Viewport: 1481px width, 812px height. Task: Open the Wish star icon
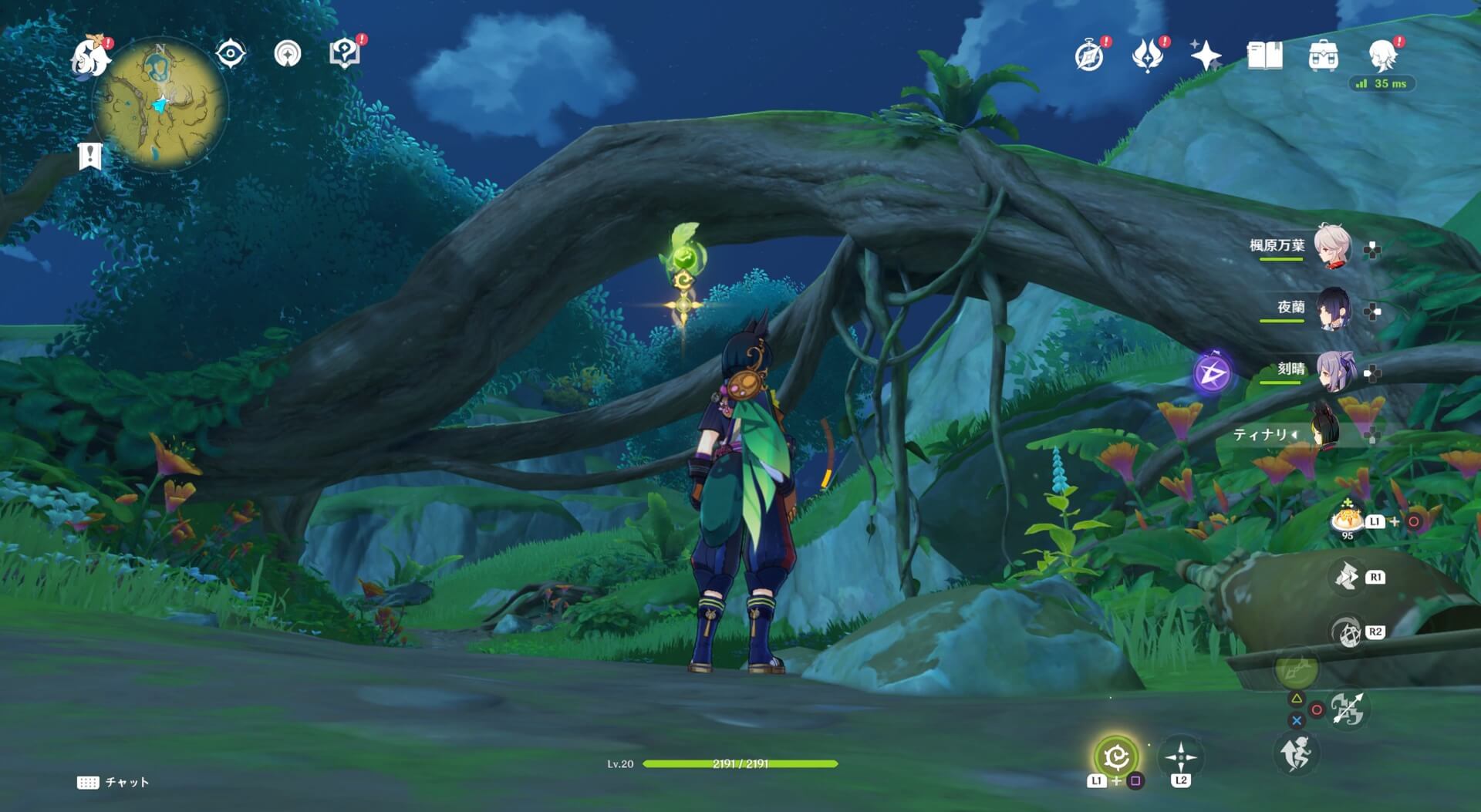(1205, 56)
